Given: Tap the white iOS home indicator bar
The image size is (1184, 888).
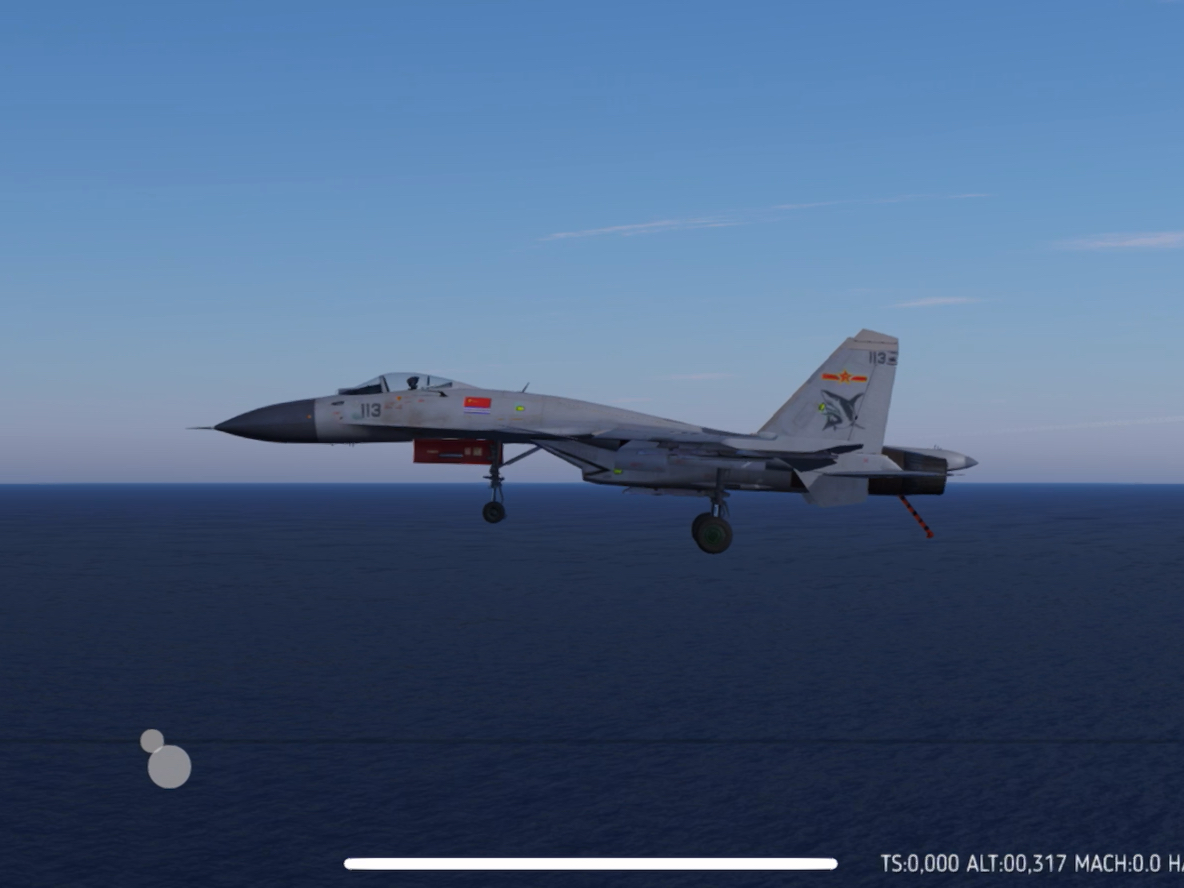Looking at the screenshot, I should [591, 864].
